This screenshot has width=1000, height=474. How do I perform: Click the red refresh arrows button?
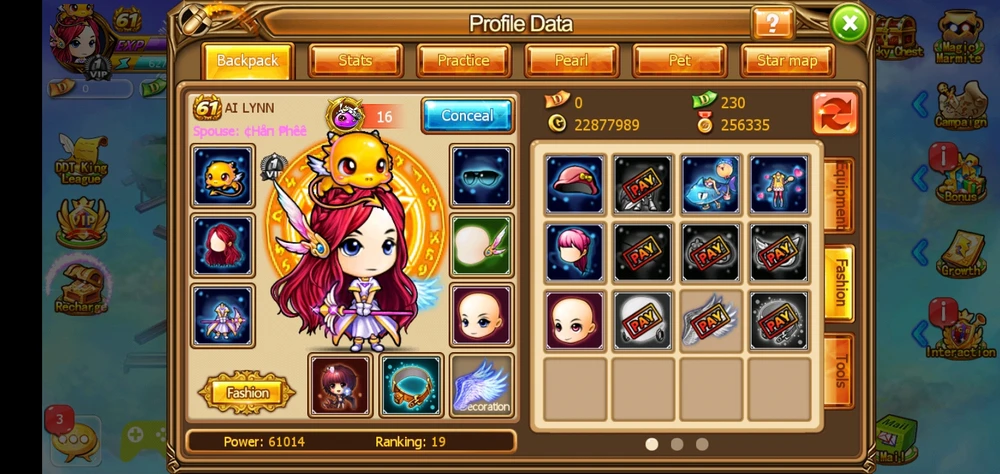click(835, 113)
